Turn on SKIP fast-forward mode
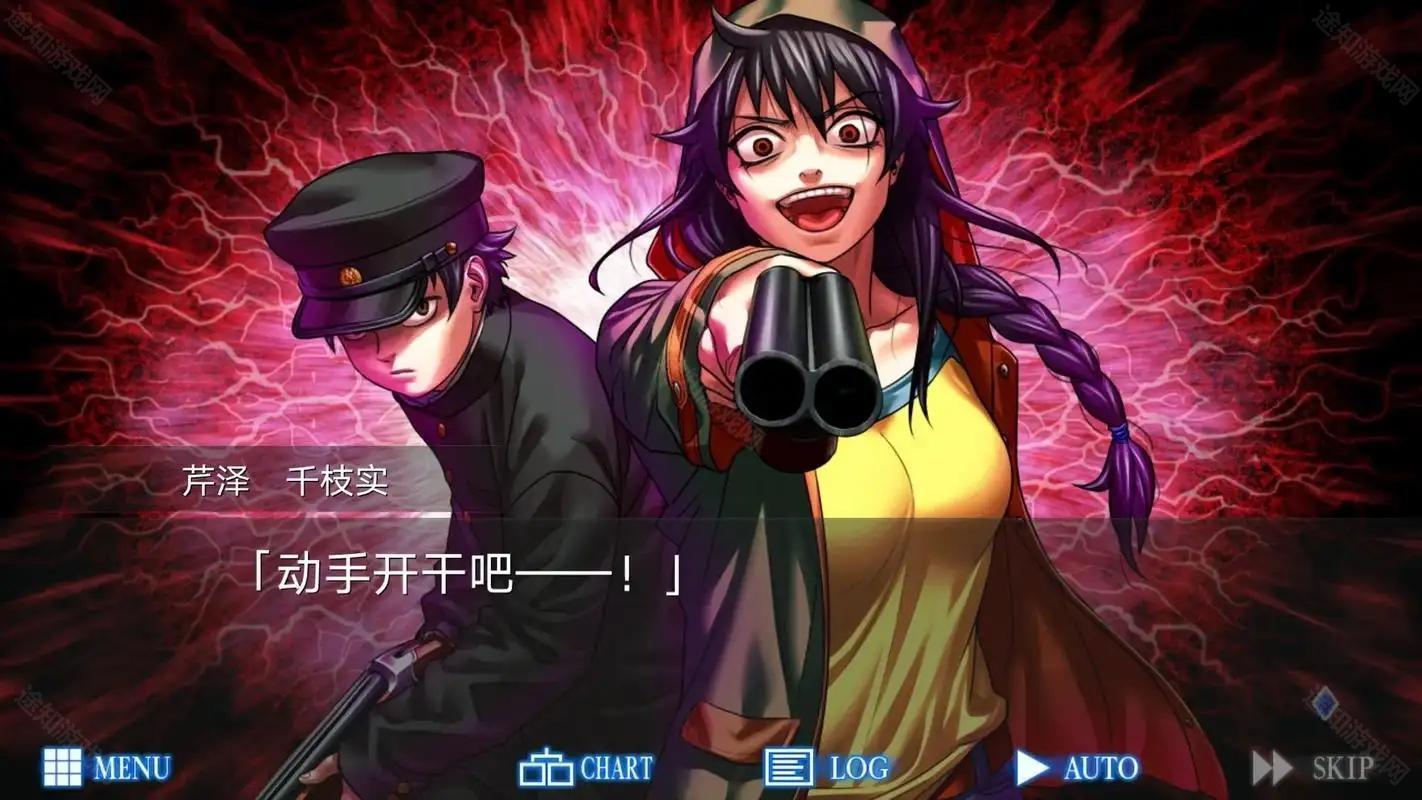Screen dimensions: 1422x800 click(x=1320, y=770)
